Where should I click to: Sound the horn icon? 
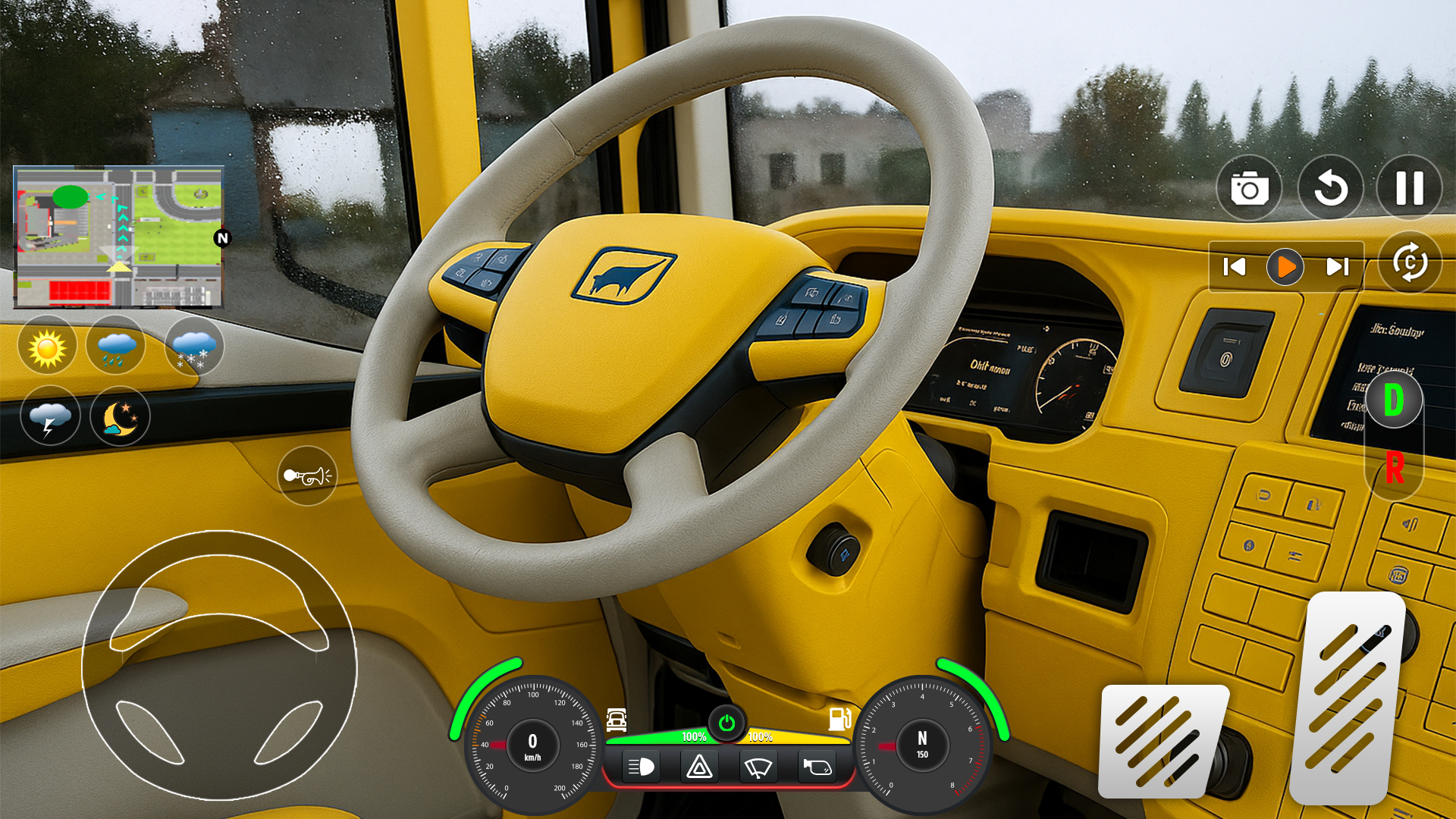coord(306,476)
